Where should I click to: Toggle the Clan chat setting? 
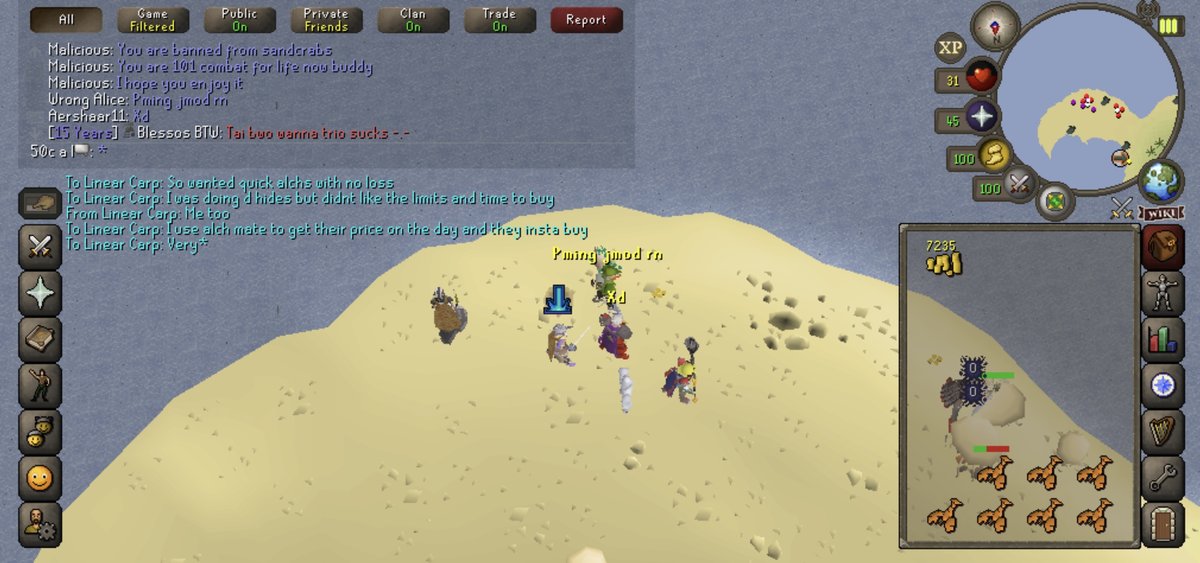[412, 19]
